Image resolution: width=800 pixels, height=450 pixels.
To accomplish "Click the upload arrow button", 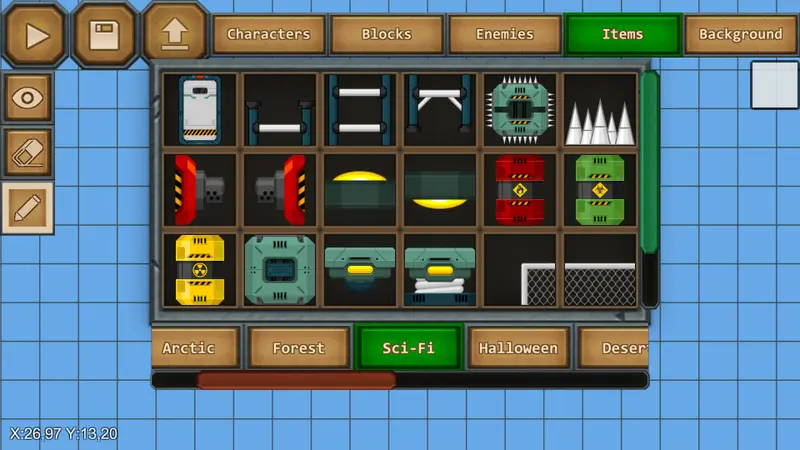I will tap(174, 35).
